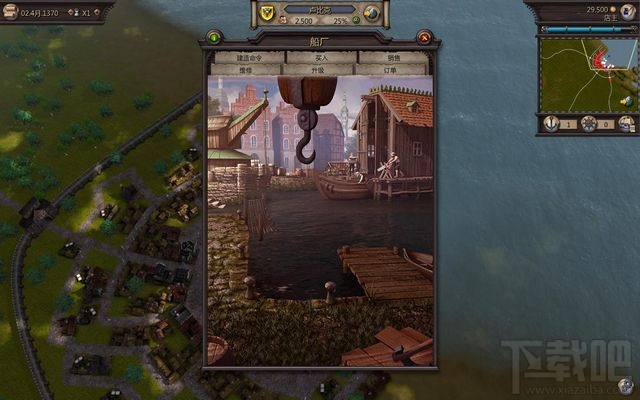The height and width of the screenshot is (400, 640).
Task: Decrease game speed with the left arrow
Action: point(72,15)
